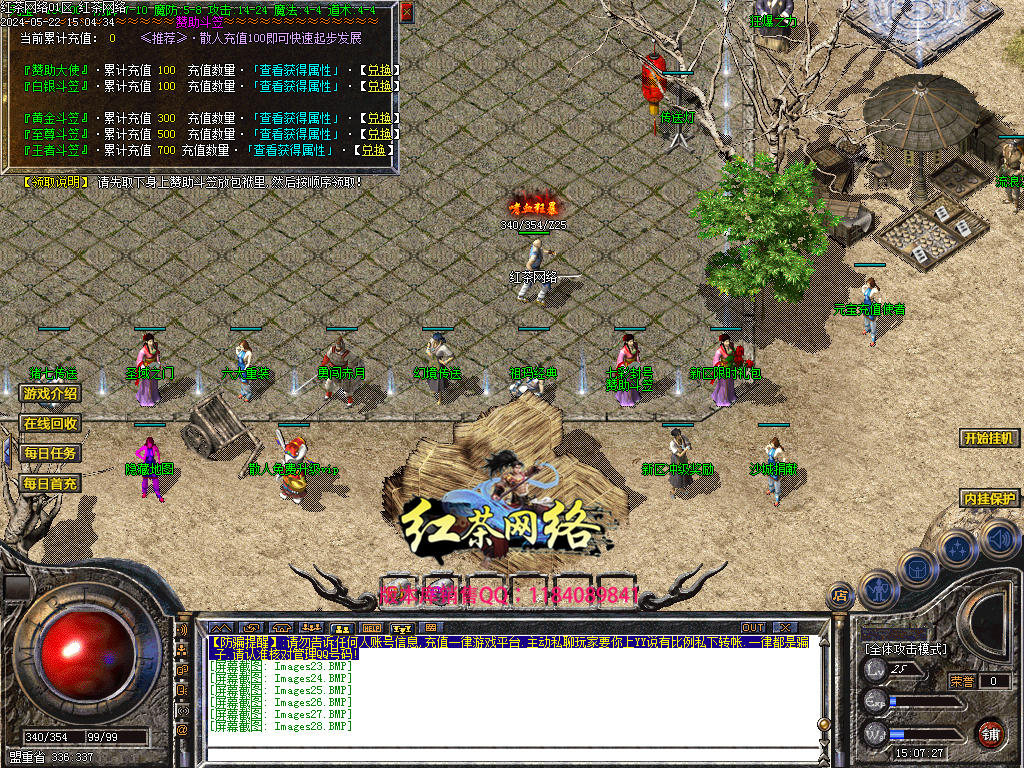Image resolution: width=1024 pixels, height=768 pixels.
Task: Open the 每日任务 daily quests
Action: tap(49, 454)
